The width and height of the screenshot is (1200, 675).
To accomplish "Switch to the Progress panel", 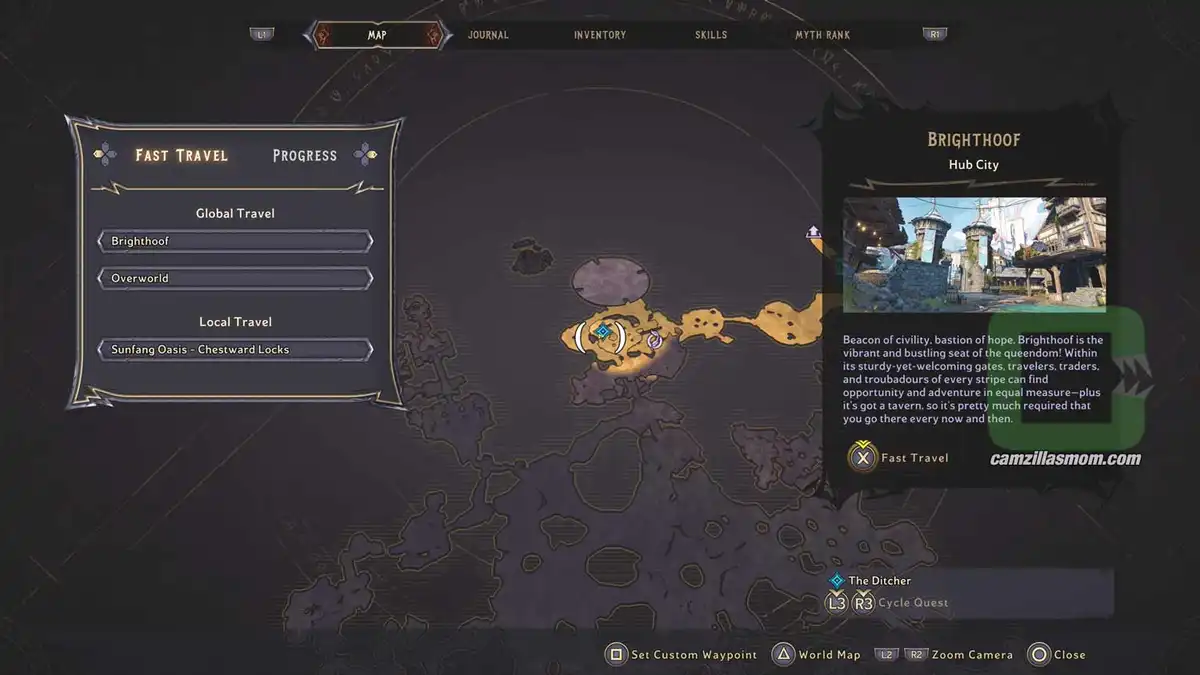I will pos(305,155).
